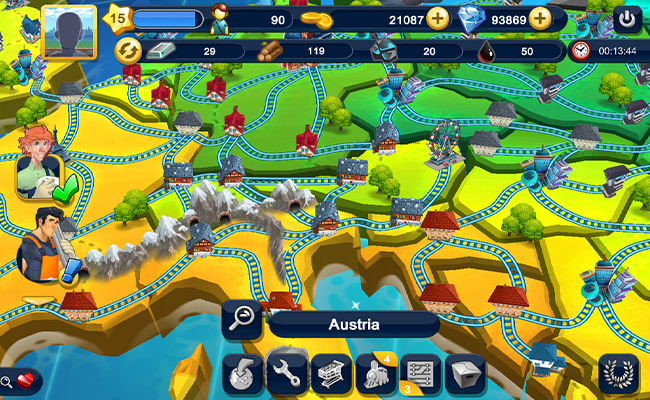The height and width of the screenshot is (400, 650).
Task: Open the player profile avatar
Action: click(69, 32)
